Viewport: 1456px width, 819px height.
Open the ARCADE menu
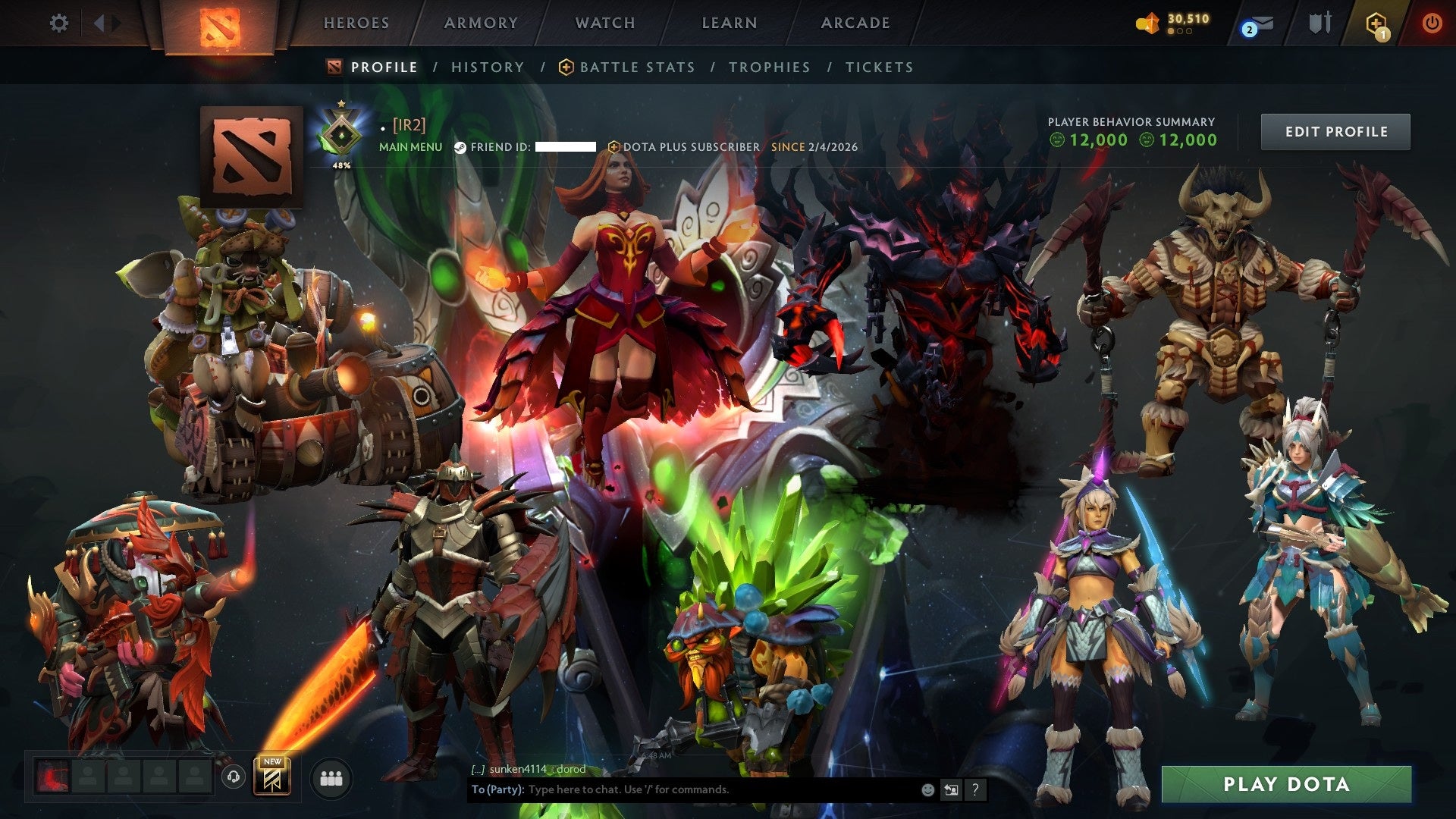click(x=855, y=23)
